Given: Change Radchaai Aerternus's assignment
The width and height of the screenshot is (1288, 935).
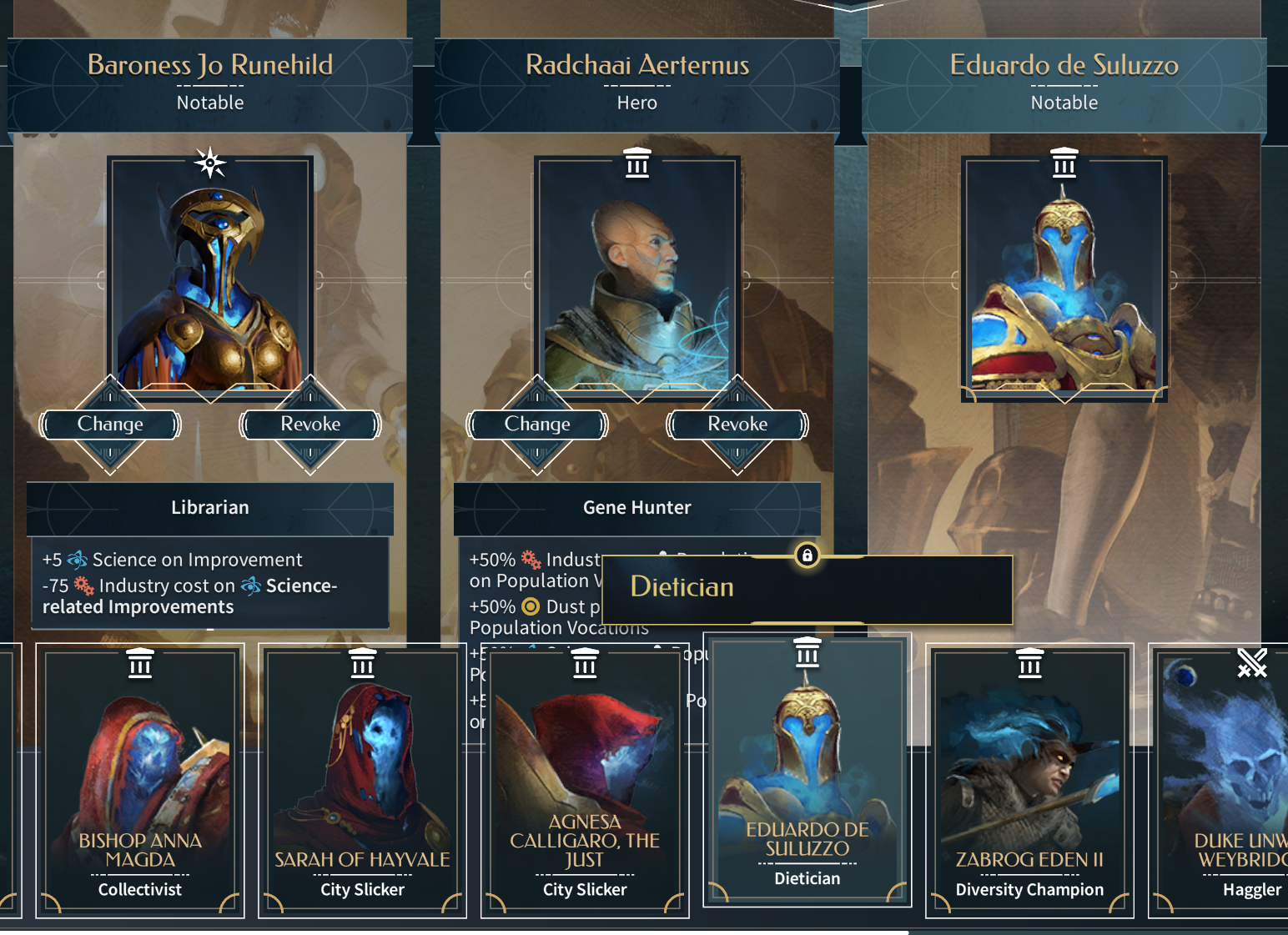Looking at the screenshot, I should 537,424.
